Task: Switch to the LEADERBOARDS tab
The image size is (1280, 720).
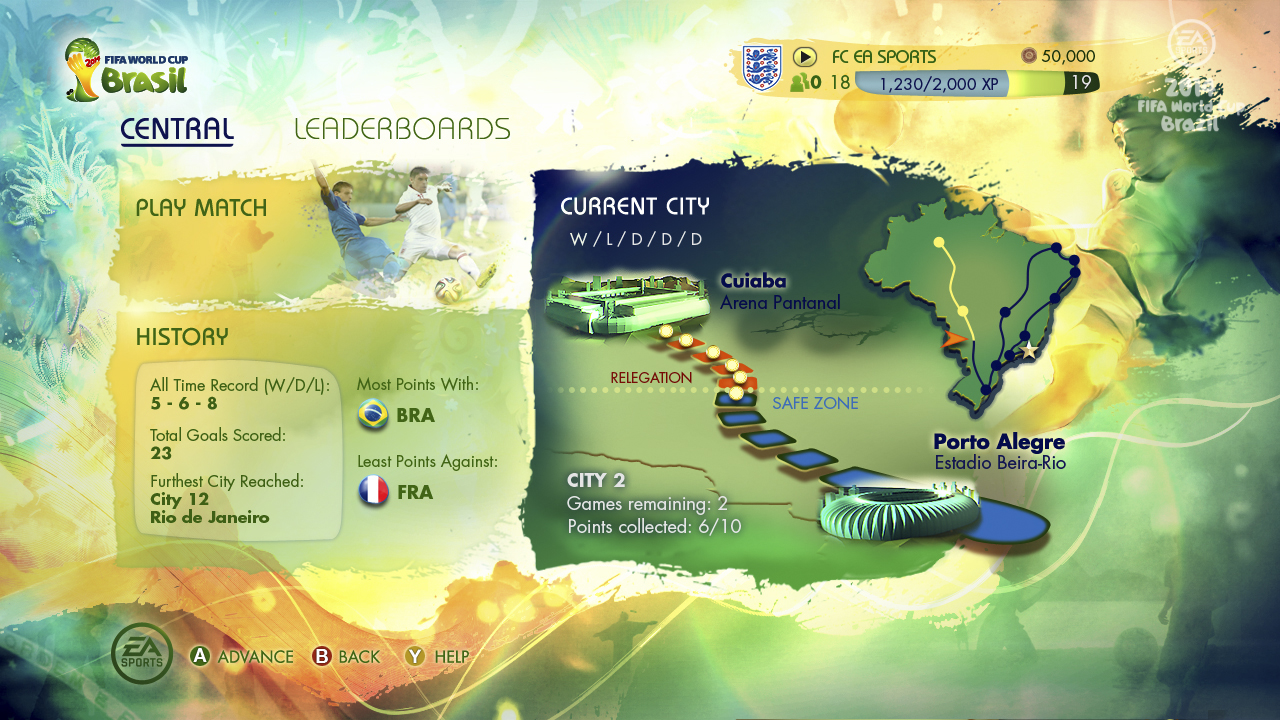Action: point(403,129)
